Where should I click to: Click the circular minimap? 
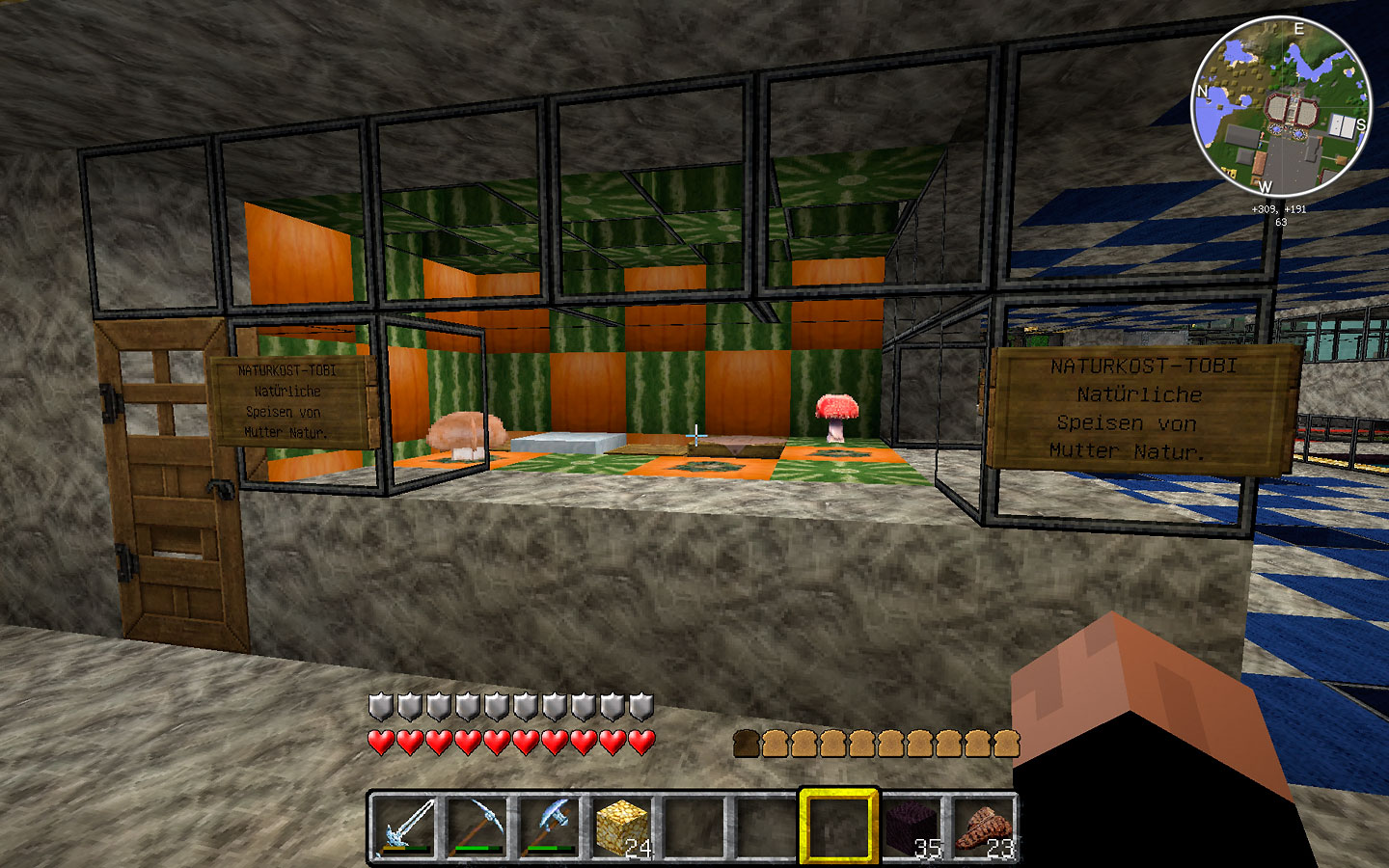(x=1281, y=107)
